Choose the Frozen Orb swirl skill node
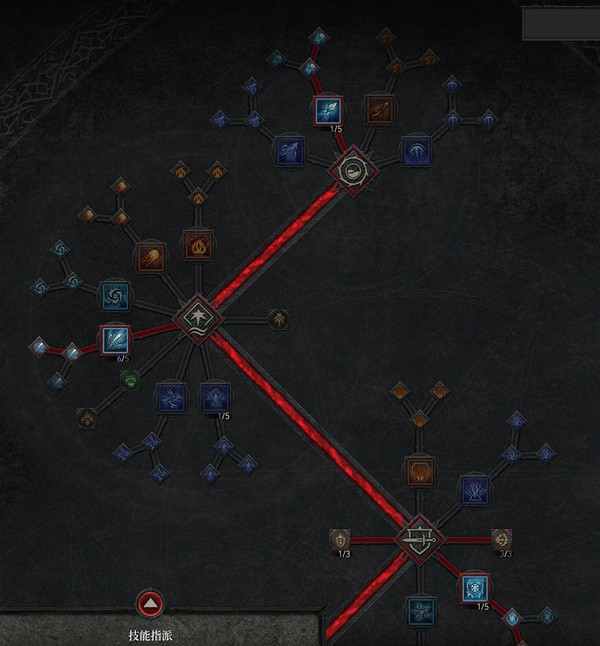600x646 pixels. [x=115, y=296]
